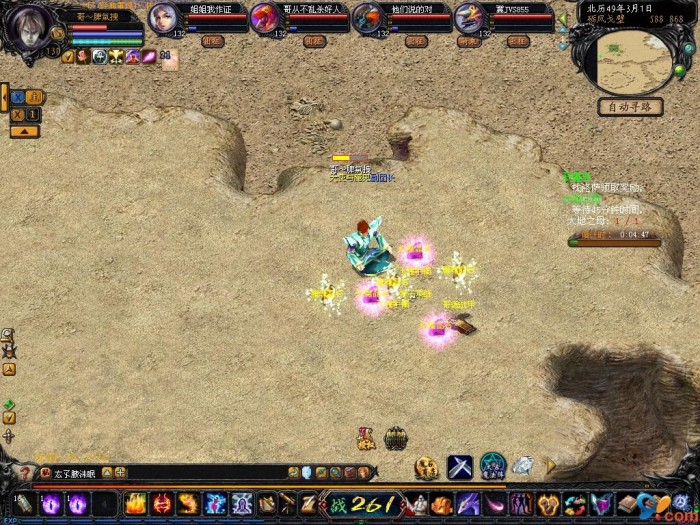Open the pentagram magic circle icon
700x525 pixels.
coord(493,465)
